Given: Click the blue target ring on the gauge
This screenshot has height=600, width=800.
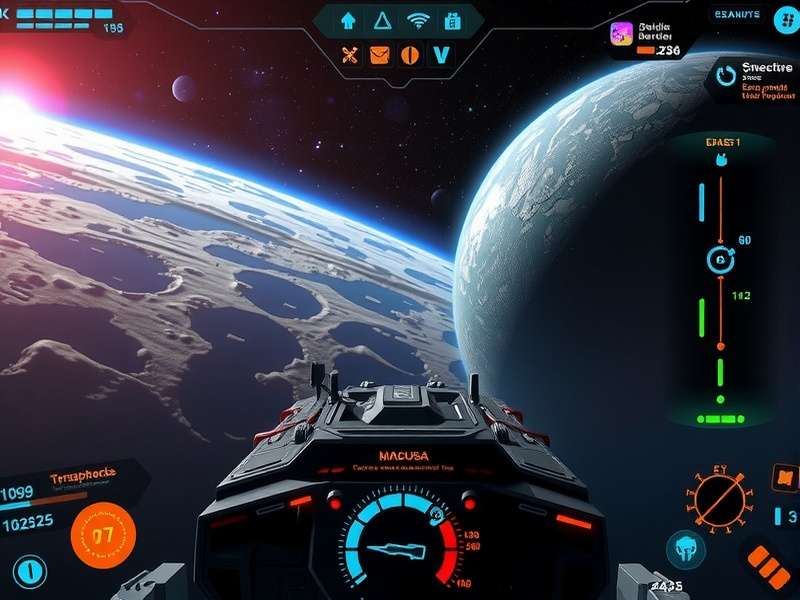Looking at the screenshot, I should 718,260.
